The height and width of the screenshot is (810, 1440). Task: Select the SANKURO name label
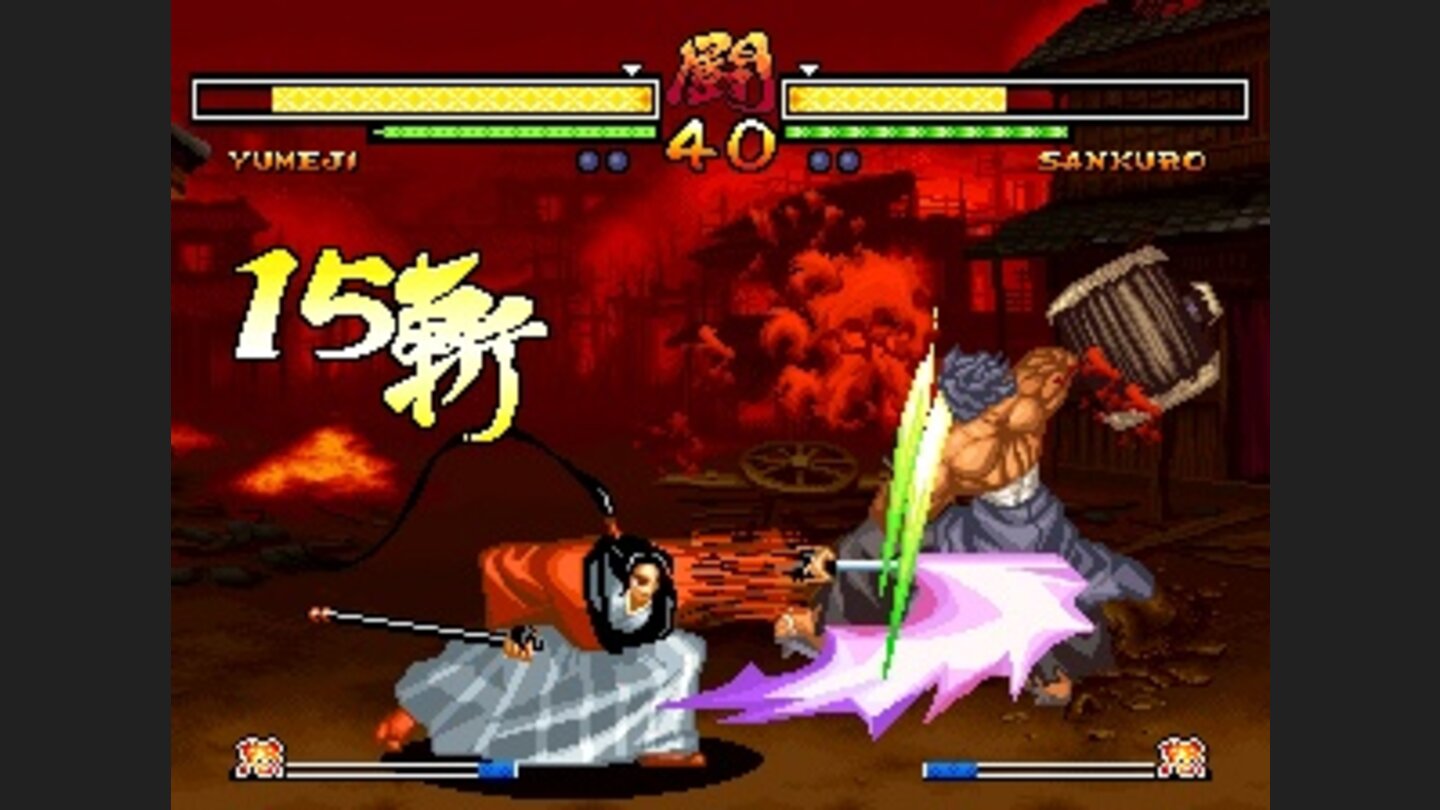pyautogui.click(x=1122, y=158)
